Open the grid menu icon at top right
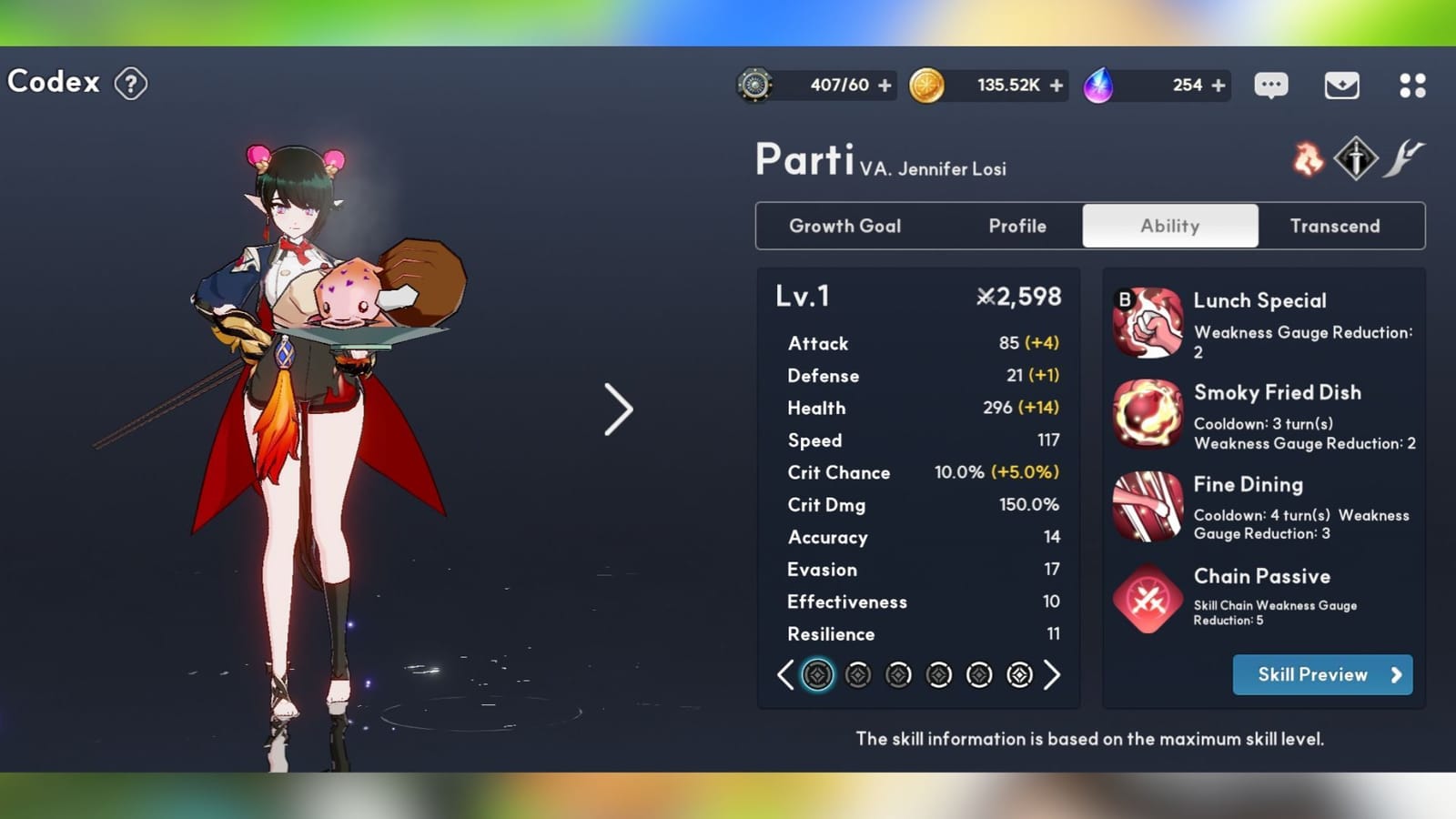This screenshot has width=1456, height=819. [1412, 85]
